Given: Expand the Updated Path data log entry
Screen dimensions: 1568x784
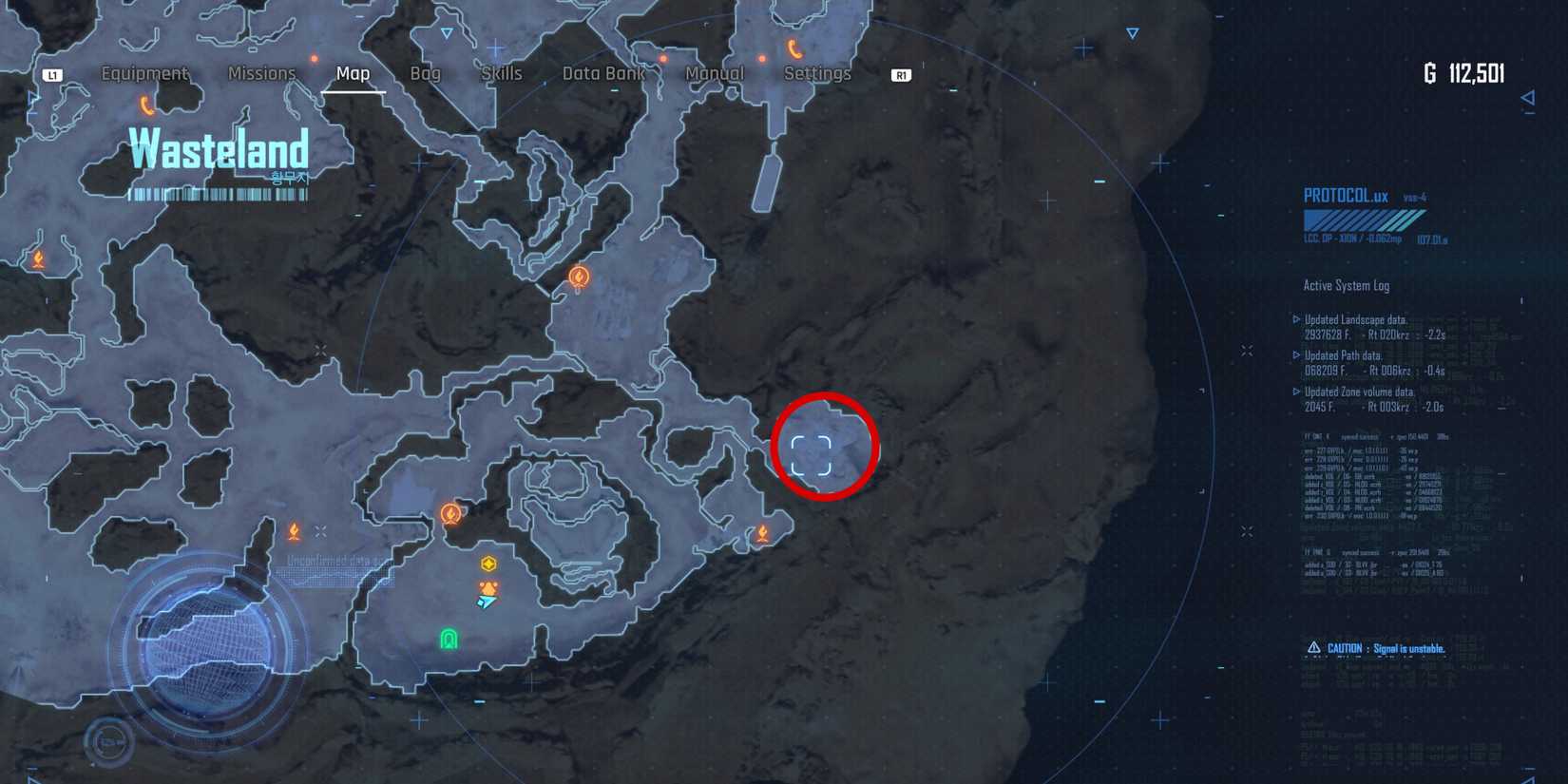Looking at the screenshot, I should (x=1346, y=354).
